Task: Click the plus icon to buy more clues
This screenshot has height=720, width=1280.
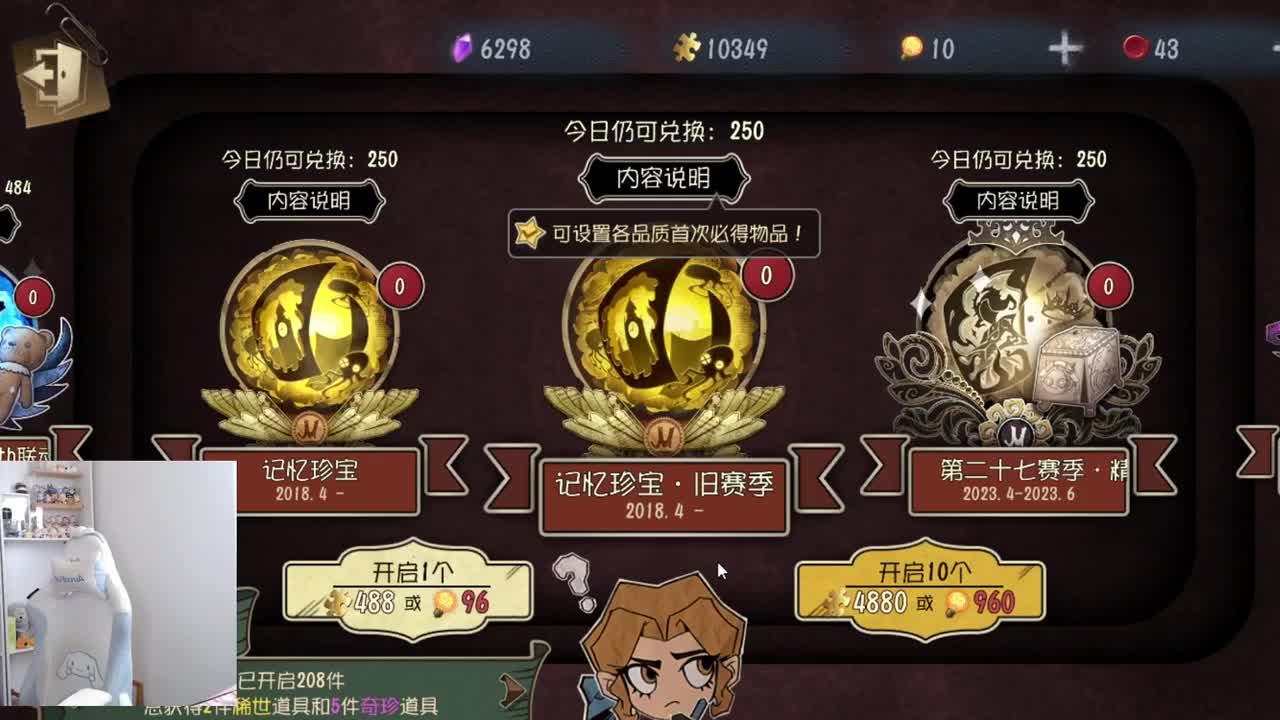Action: coord(1063,46)
